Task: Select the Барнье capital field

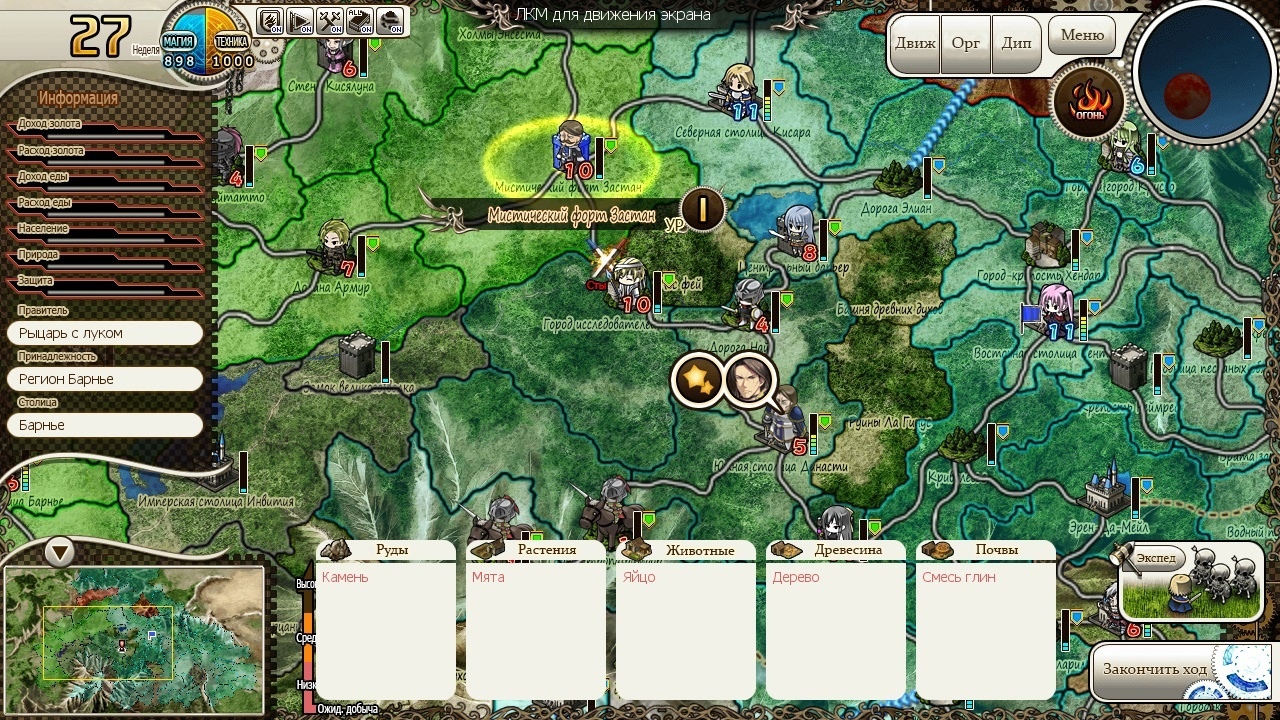Action: (105, 425)
